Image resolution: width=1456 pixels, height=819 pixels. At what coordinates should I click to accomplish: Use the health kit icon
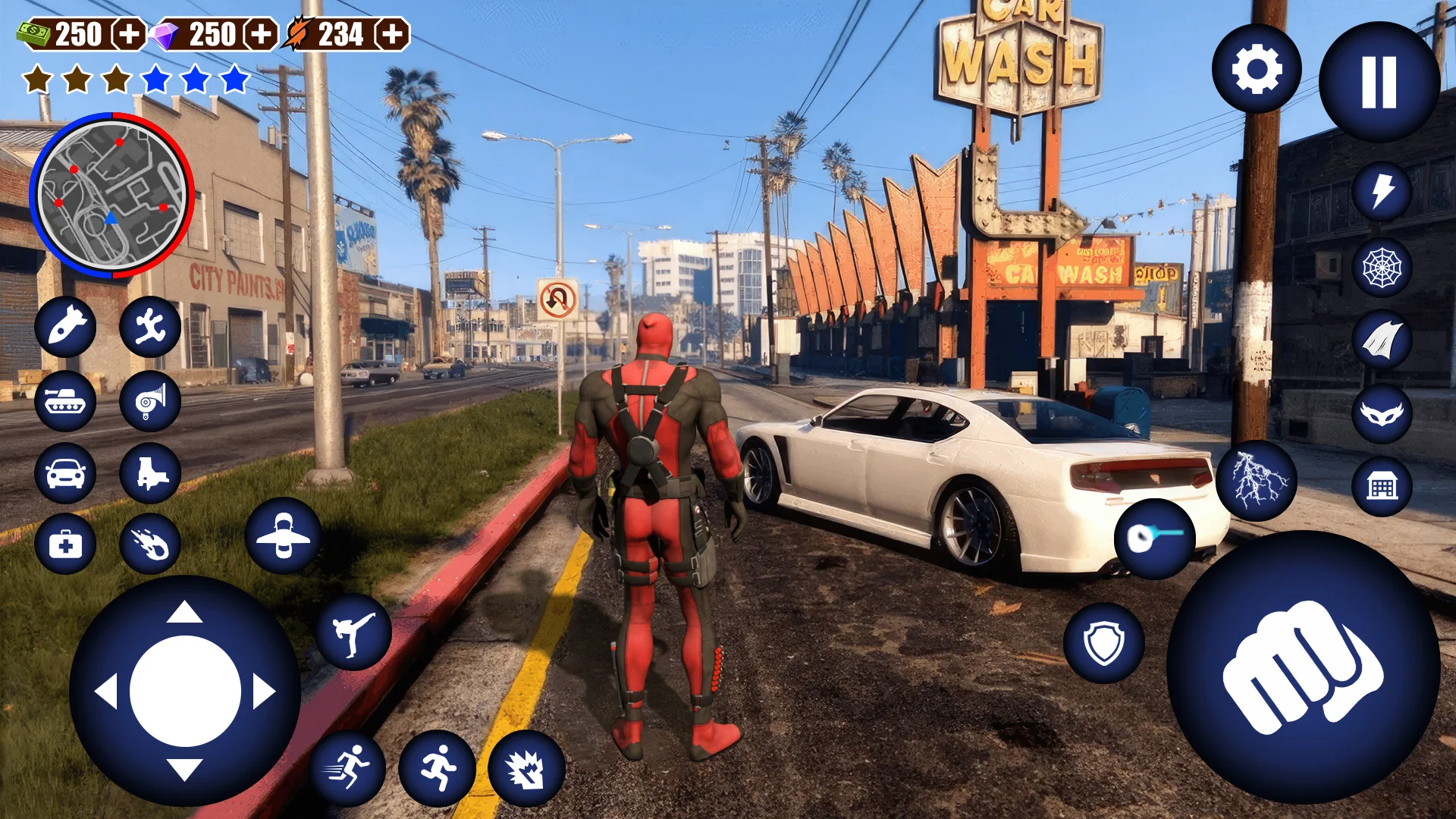point(65,544)
